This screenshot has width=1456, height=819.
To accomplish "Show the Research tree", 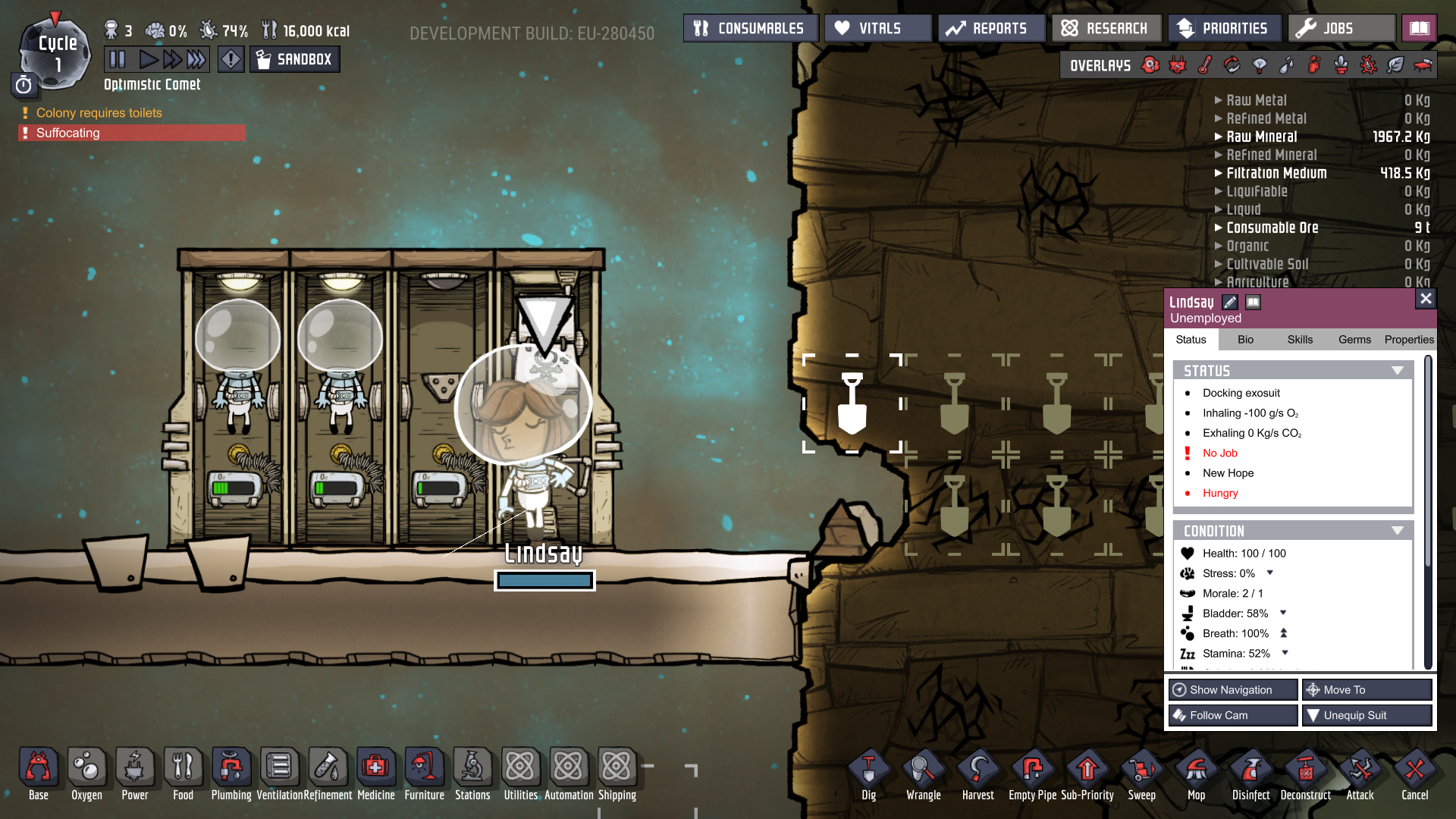I will click(x=1106, y=29).
